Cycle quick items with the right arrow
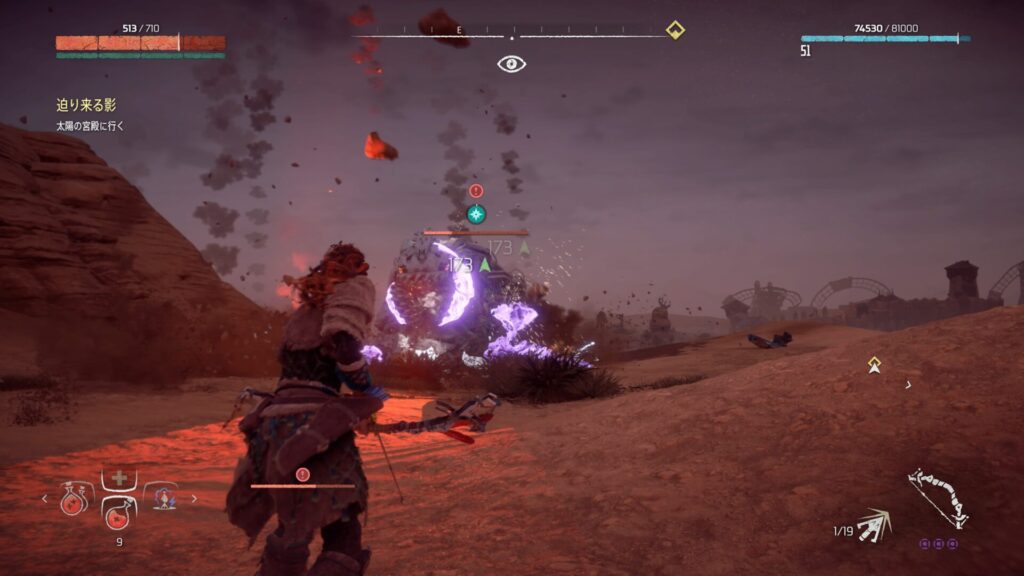Image resolution: width=1024 pixels, height=576 pixels. point(194,498)
